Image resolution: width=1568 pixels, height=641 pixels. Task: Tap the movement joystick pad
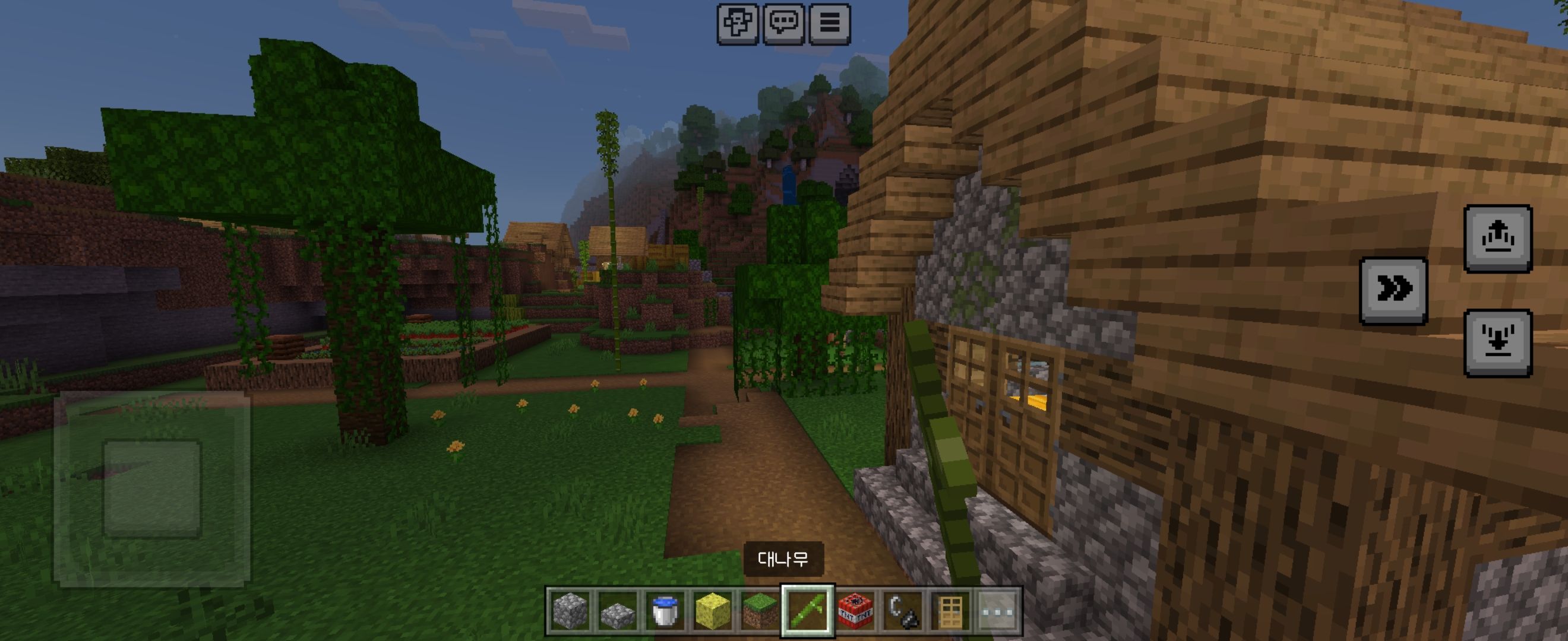[151, 489]
